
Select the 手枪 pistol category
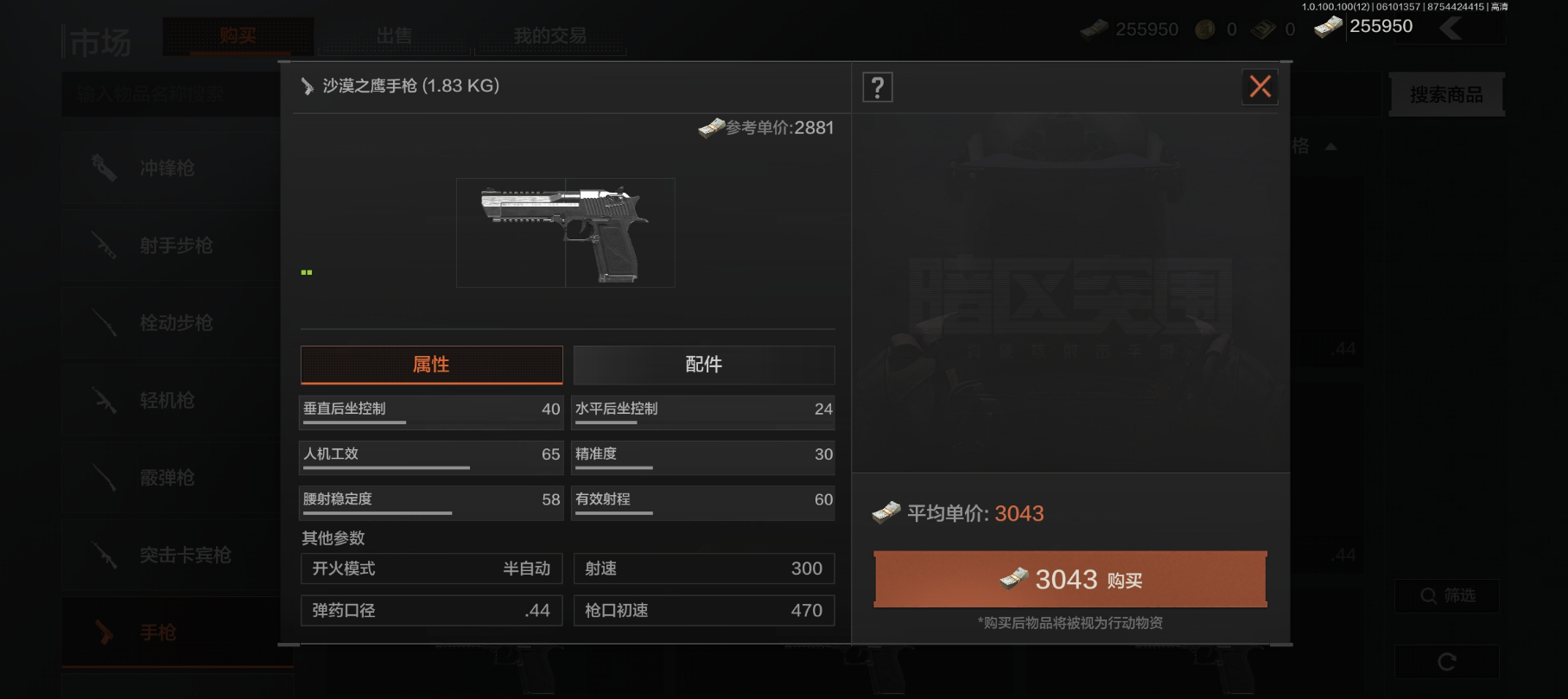coord(159,632)
